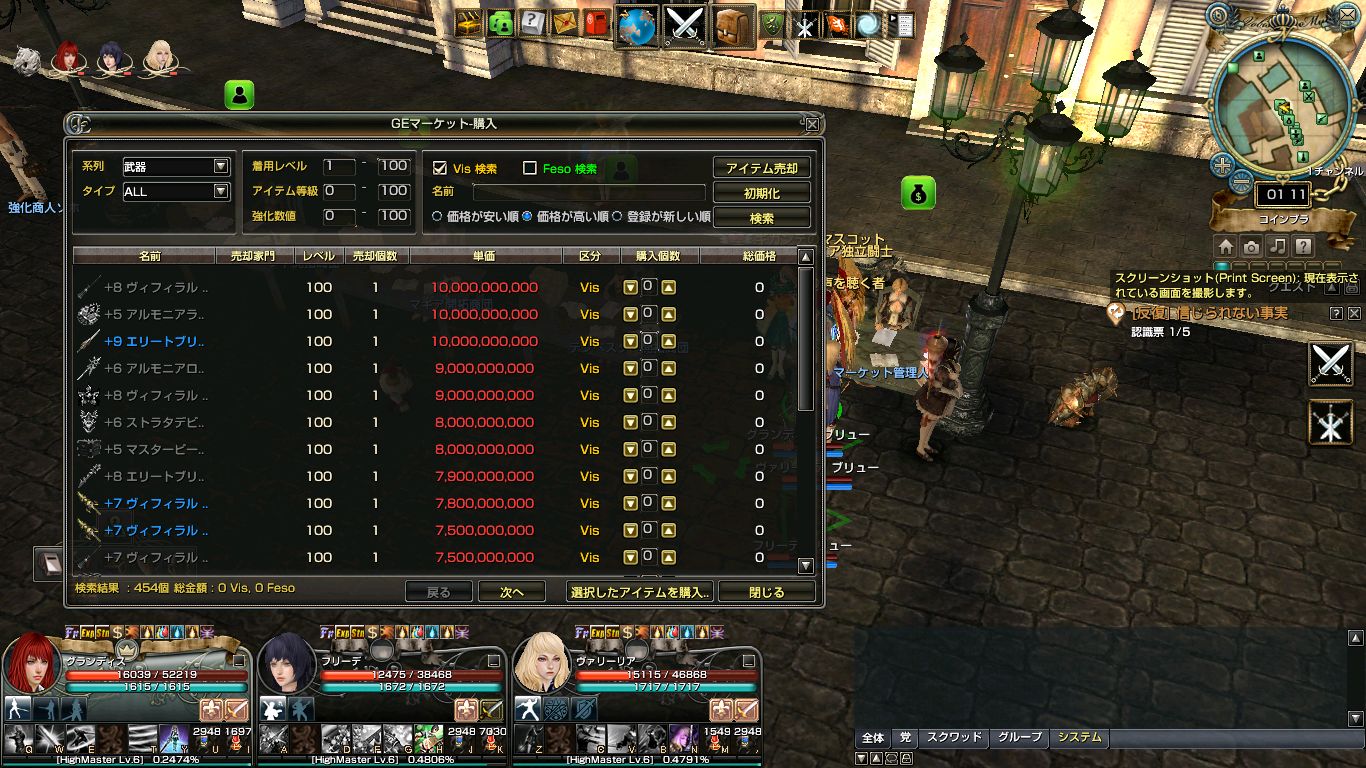The width and height of the screenshot is (1366, 768).
Task: Toggle the Vis 検索 checkbox
Action: coord(439,168)
